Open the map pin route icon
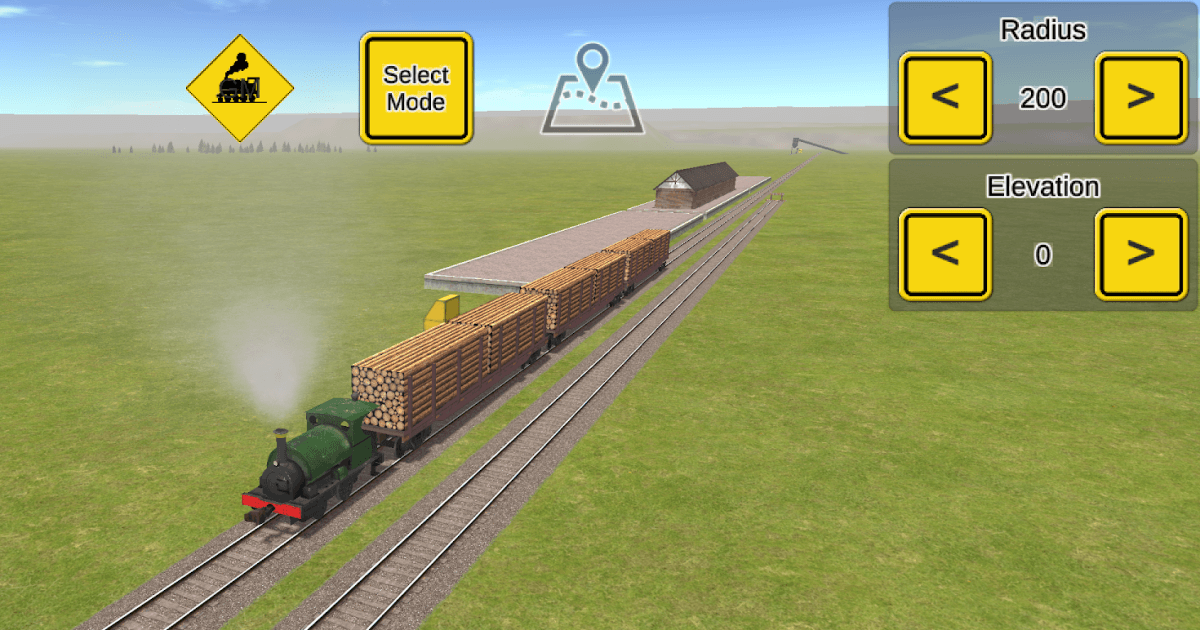The height and width of the screenshot is (630, 1200). pos(593,88)
